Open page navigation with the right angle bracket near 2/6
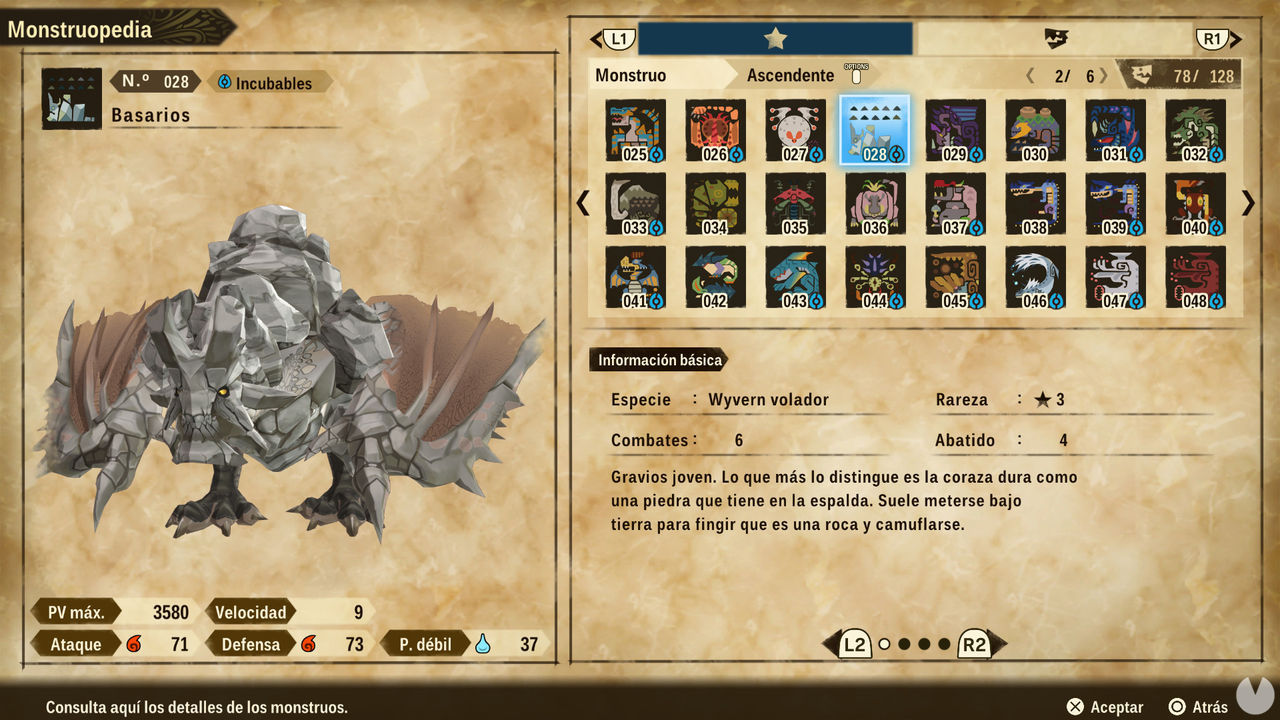This screenshot has width=1280, height=720. [x=1103, y=75]
